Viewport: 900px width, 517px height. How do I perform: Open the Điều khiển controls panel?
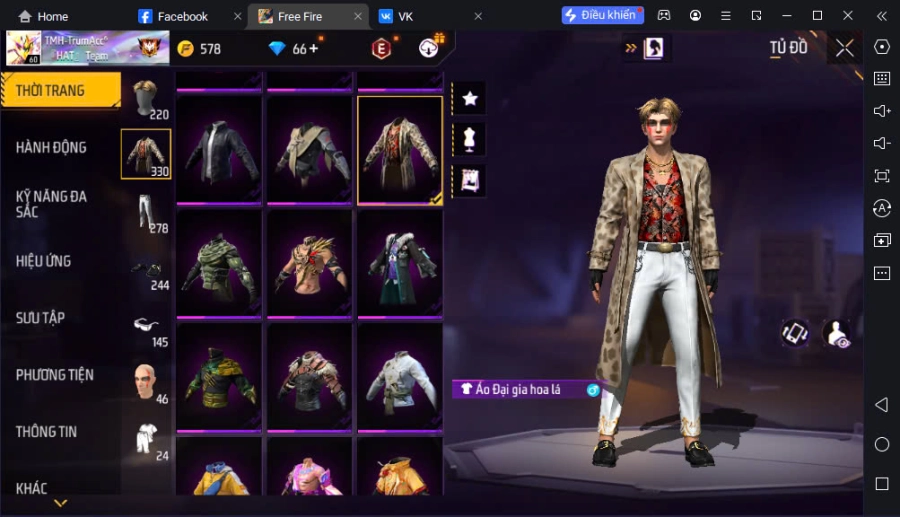click(x=602, y=15)
